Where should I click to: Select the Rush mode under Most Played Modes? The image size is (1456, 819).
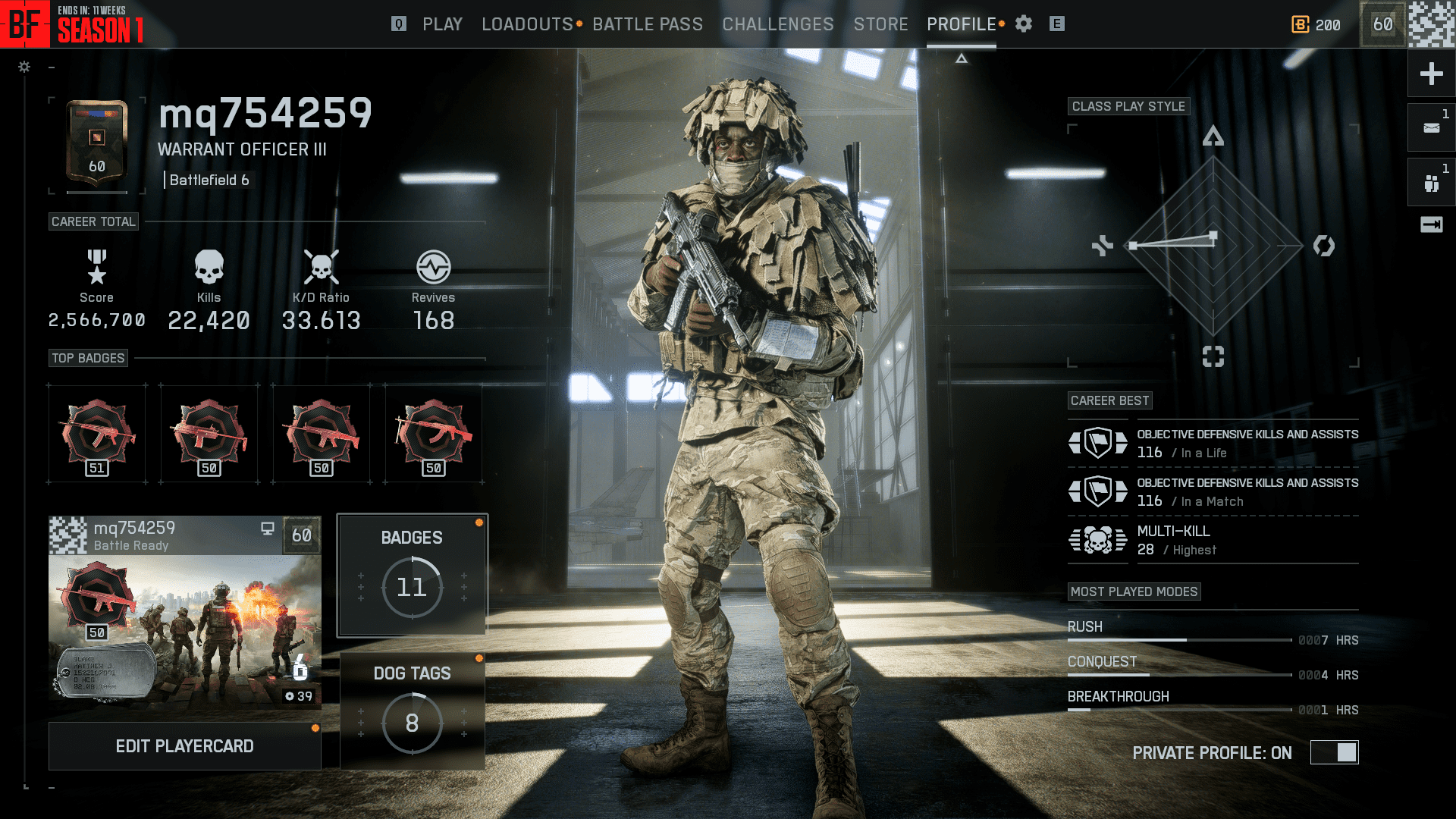click(x=1086, y=626)
